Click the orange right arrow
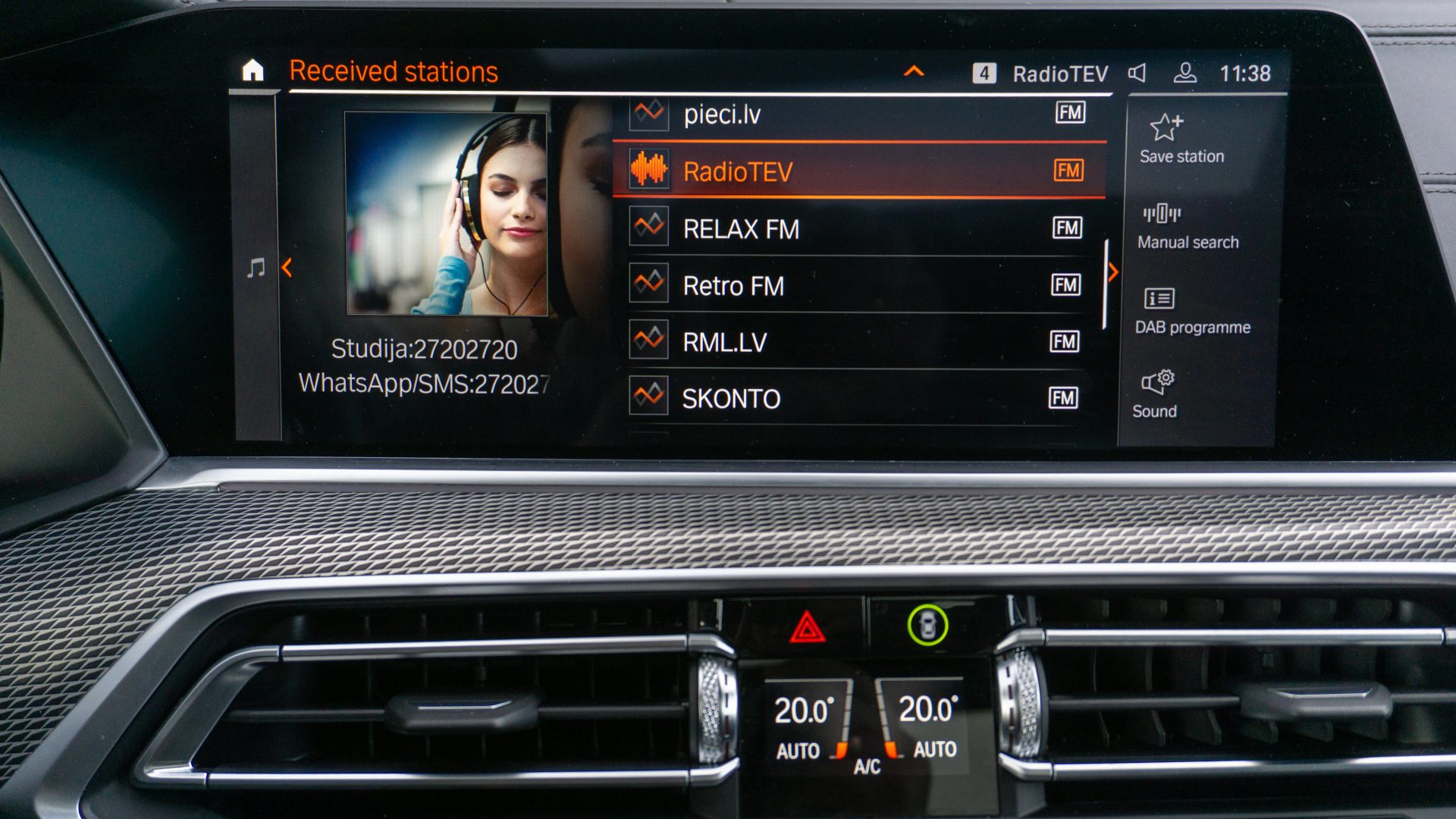Image resolution: width=1456 pixels, height=819 pixels. [x=1112, y=272]
